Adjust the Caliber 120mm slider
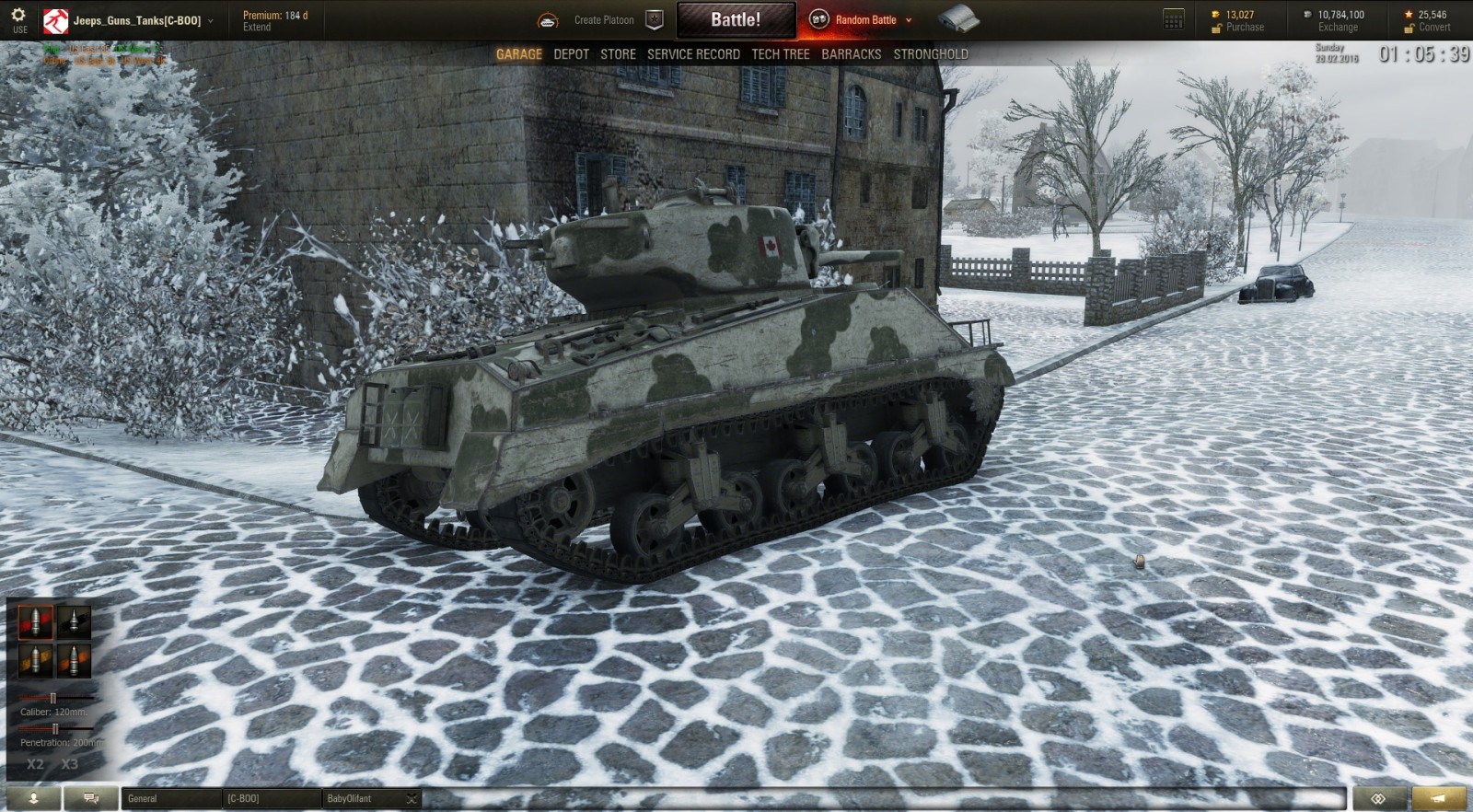 [55, 698]
